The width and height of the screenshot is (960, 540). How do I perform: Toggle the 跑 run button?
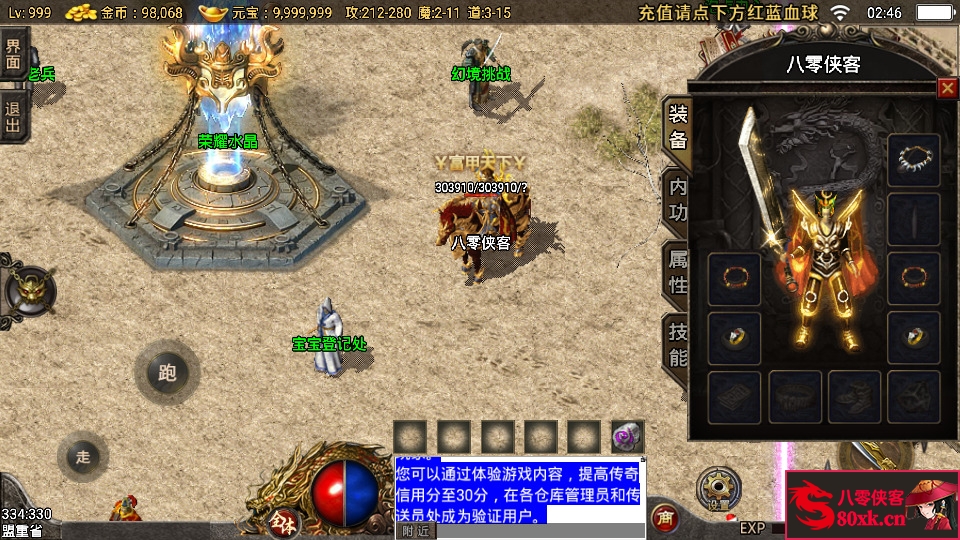(x=167, y=373)
